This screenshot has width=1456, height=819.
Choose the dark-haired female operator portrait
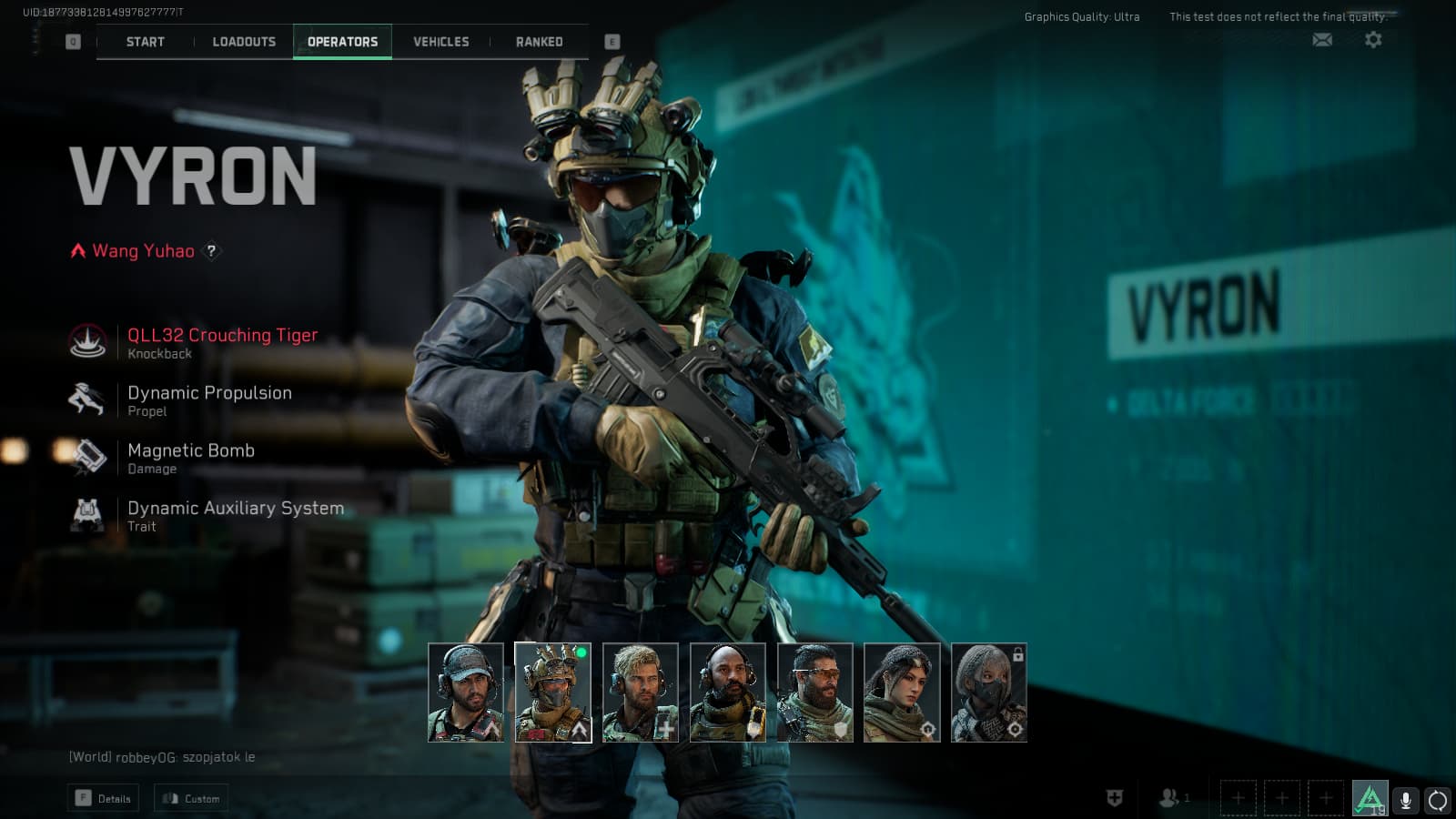pos(902,693)
